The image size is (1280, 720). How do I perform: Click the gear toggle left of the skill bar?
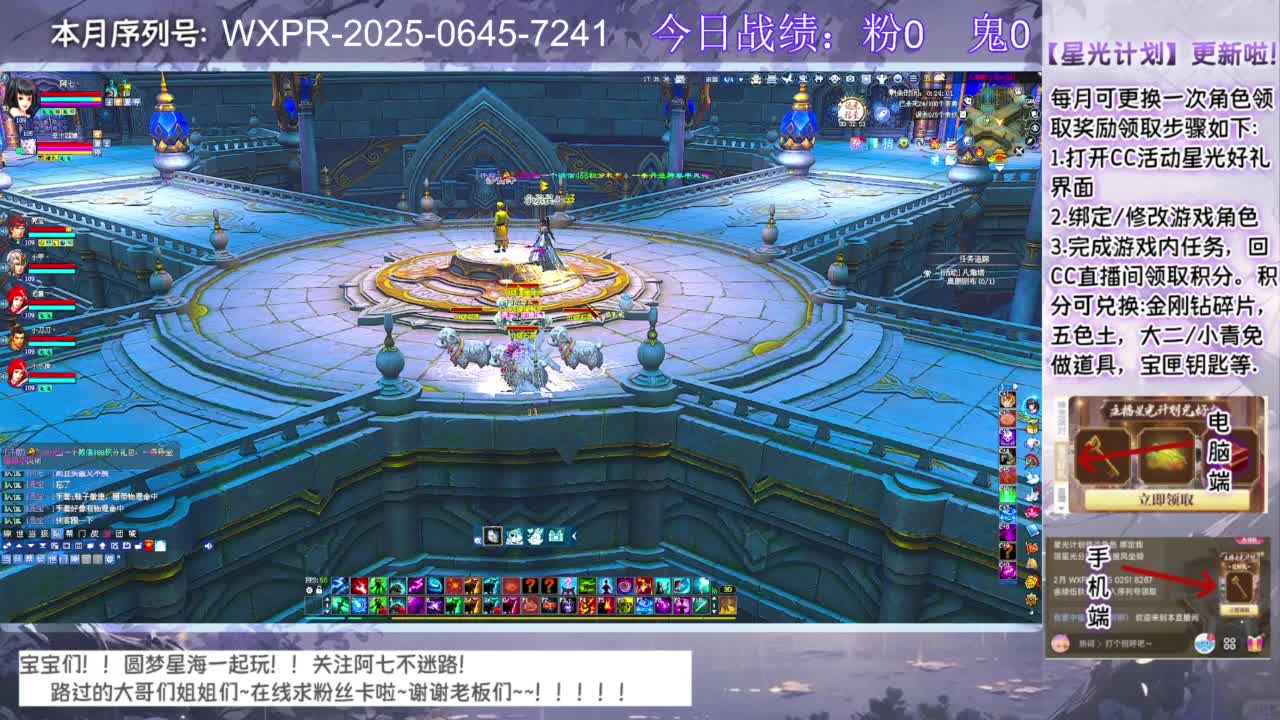309,591
